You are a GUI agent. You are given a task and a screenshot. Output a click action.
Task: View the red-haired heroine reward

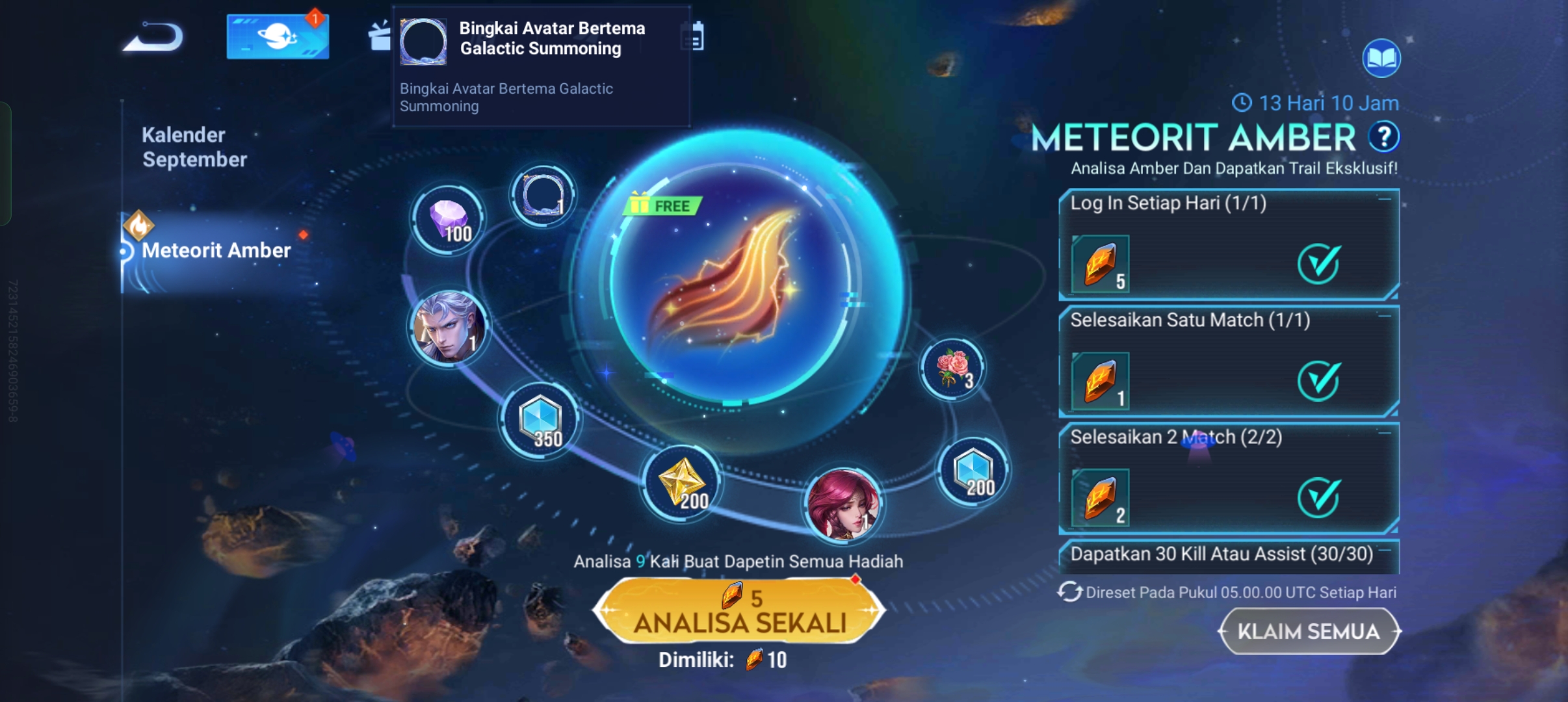tap(843, 505)
